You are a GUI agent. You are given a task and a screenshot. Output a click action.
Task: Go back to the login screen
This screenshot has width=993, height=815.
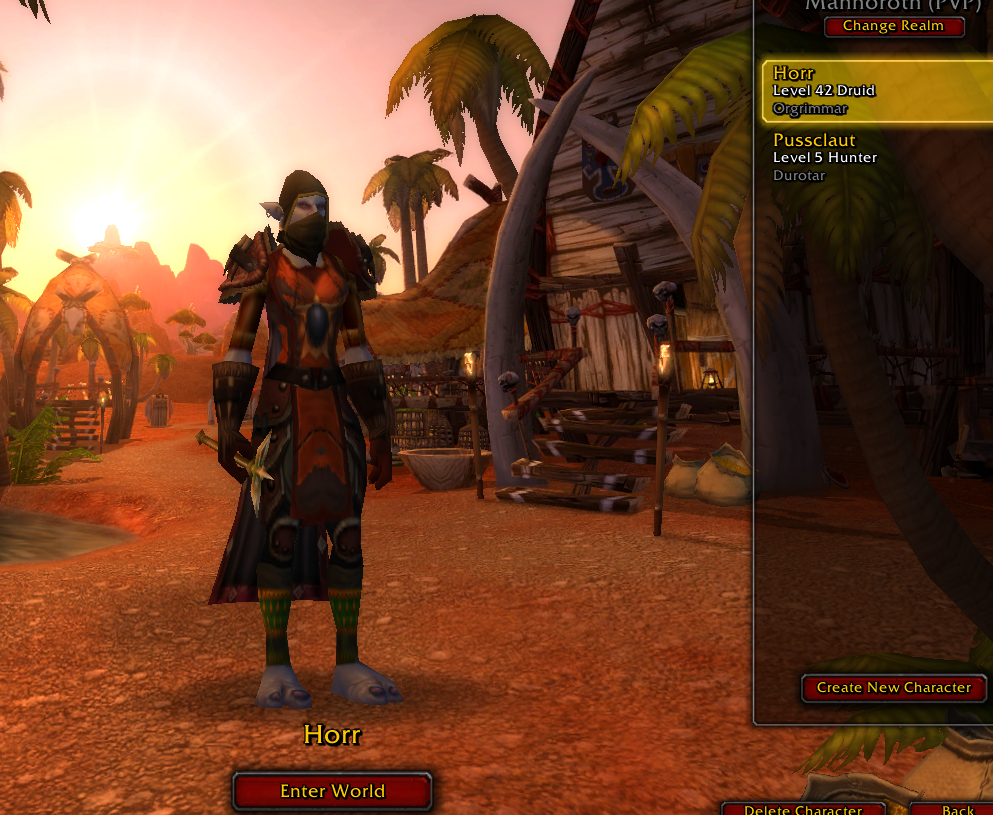coord(957,808)
